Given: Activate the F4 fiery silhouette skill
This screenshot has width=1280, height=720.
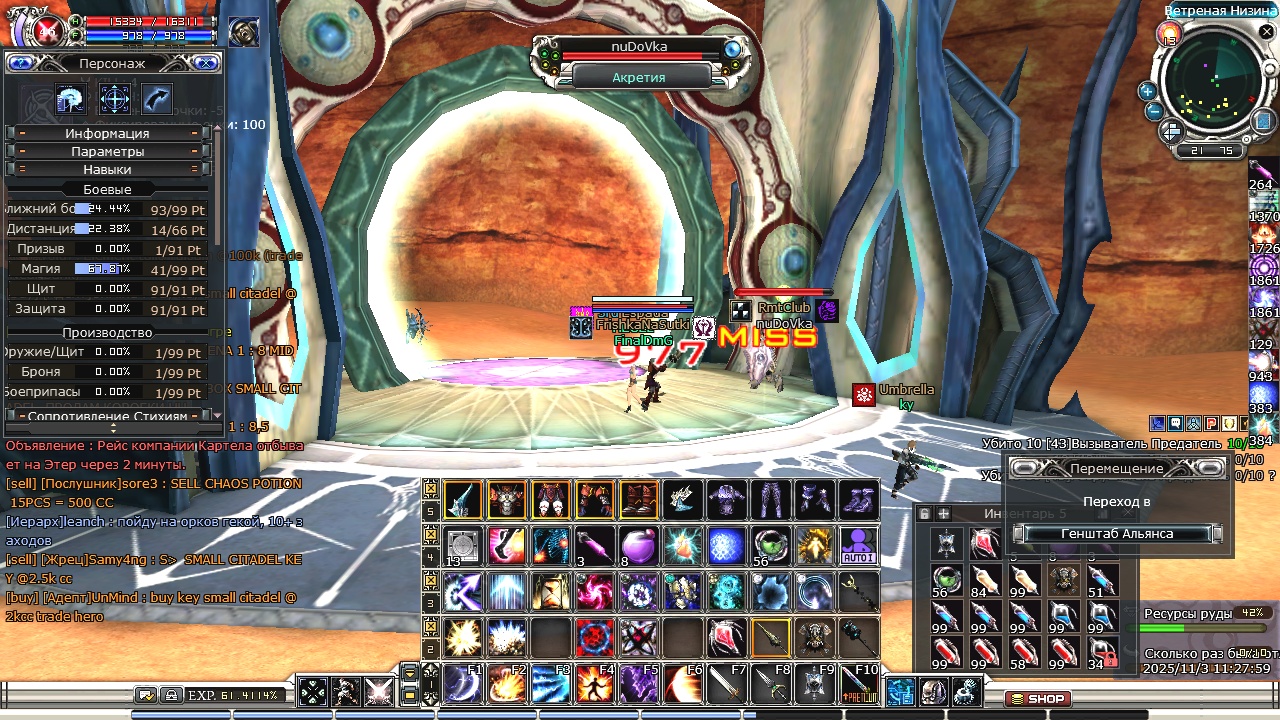Looking at the screenshot, I should pos(596,684).
